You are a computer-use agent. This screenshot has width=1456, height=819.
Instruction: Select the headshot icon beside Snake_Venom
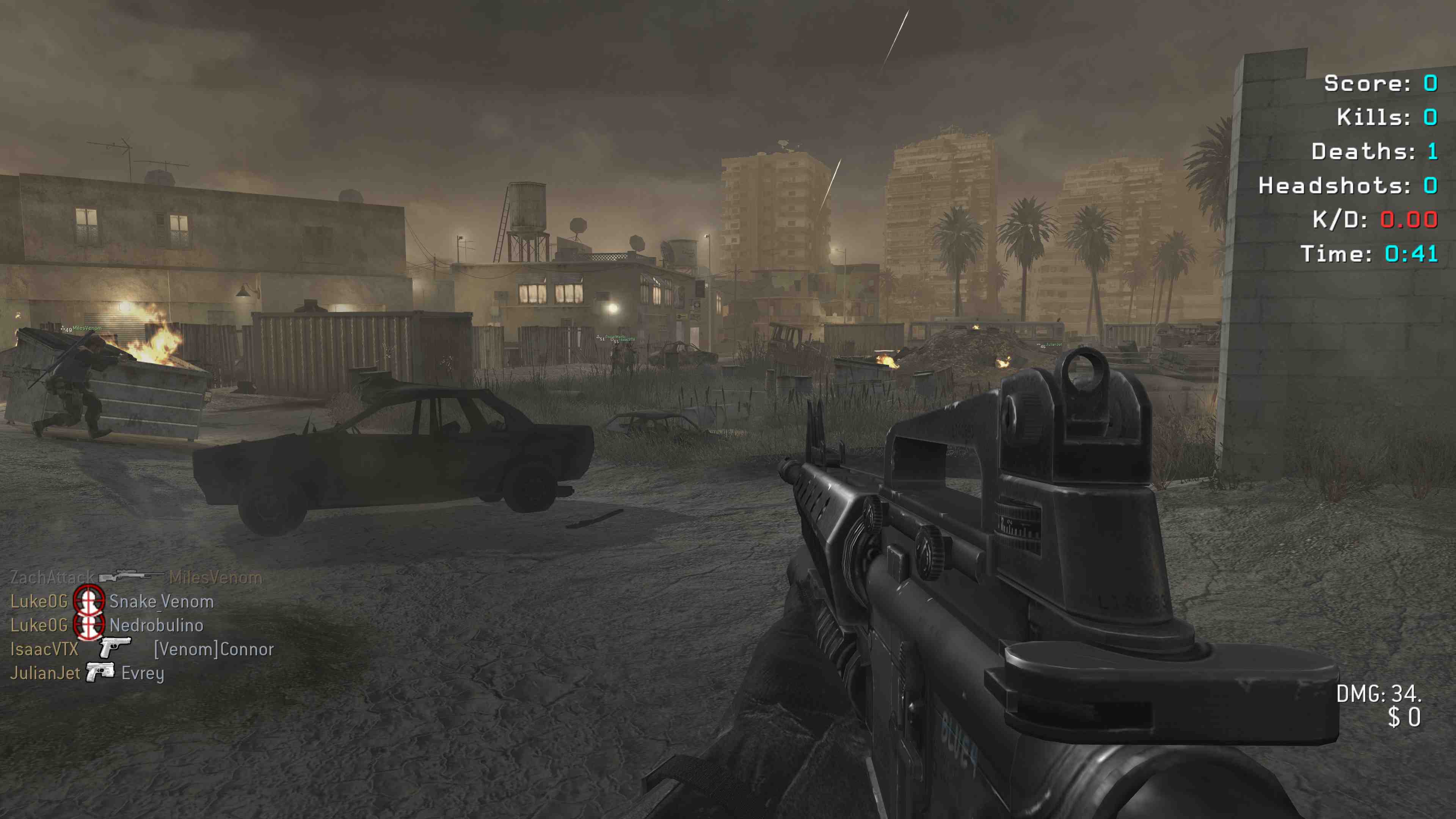[89, 601]
